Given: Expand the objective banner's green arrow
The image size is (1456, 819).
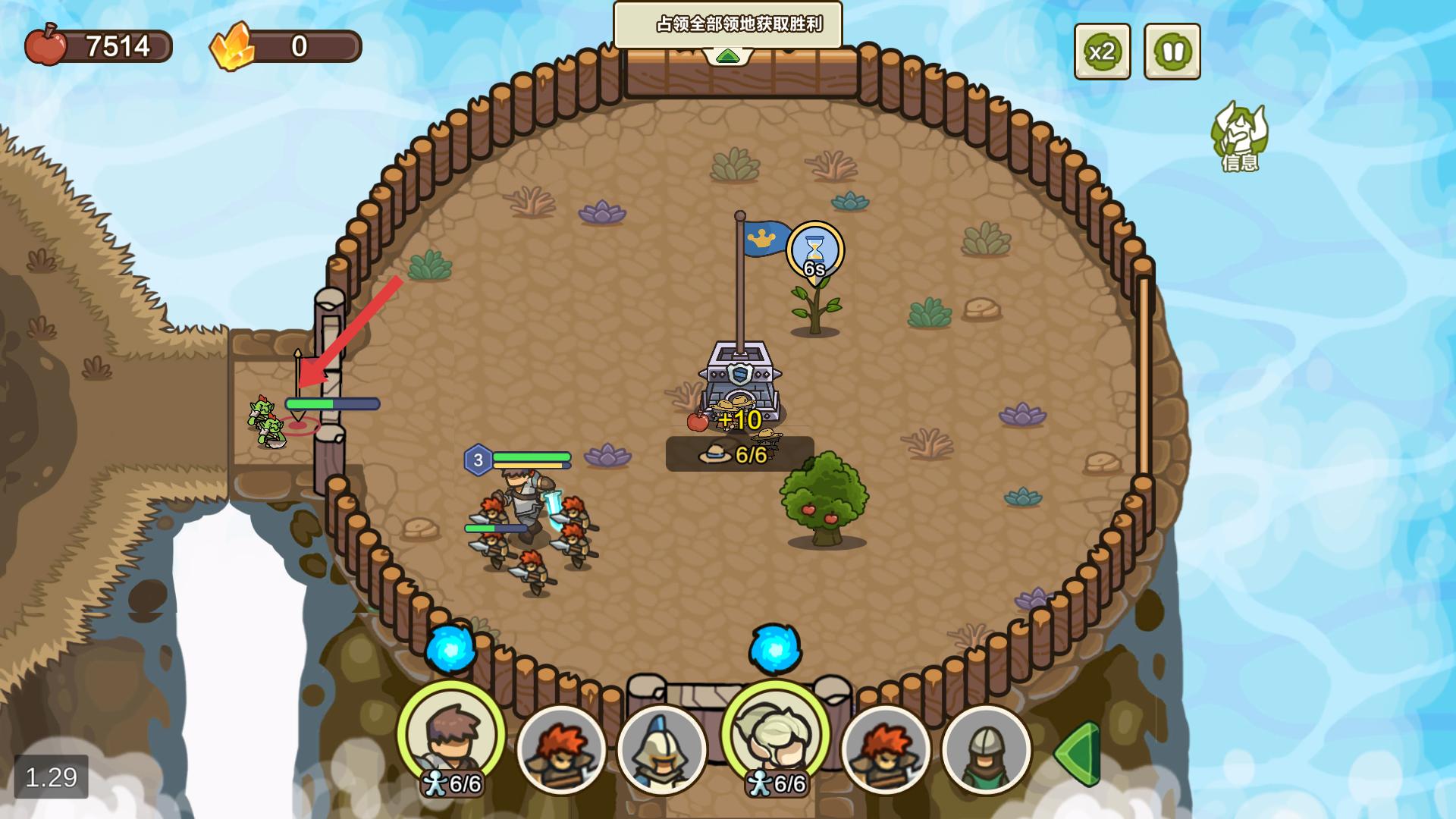Looking at the screenshot, I should (x=727, y=56).
